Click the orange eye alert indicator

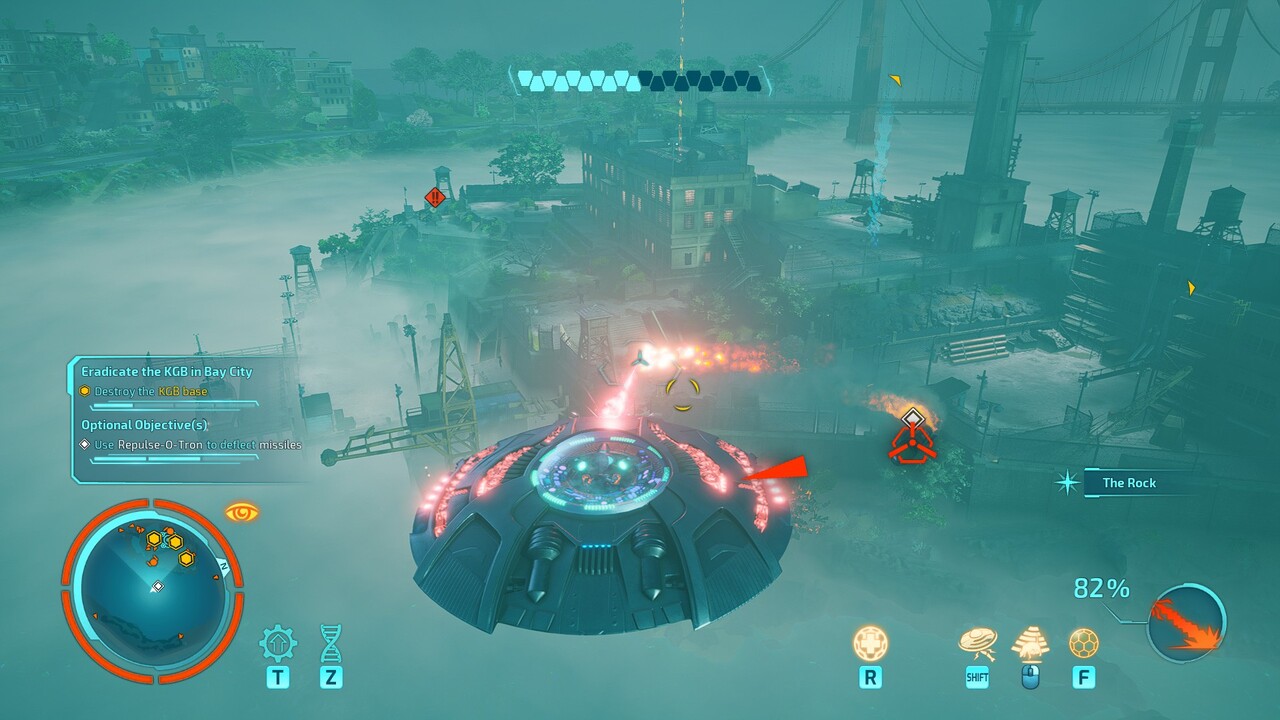242,512
